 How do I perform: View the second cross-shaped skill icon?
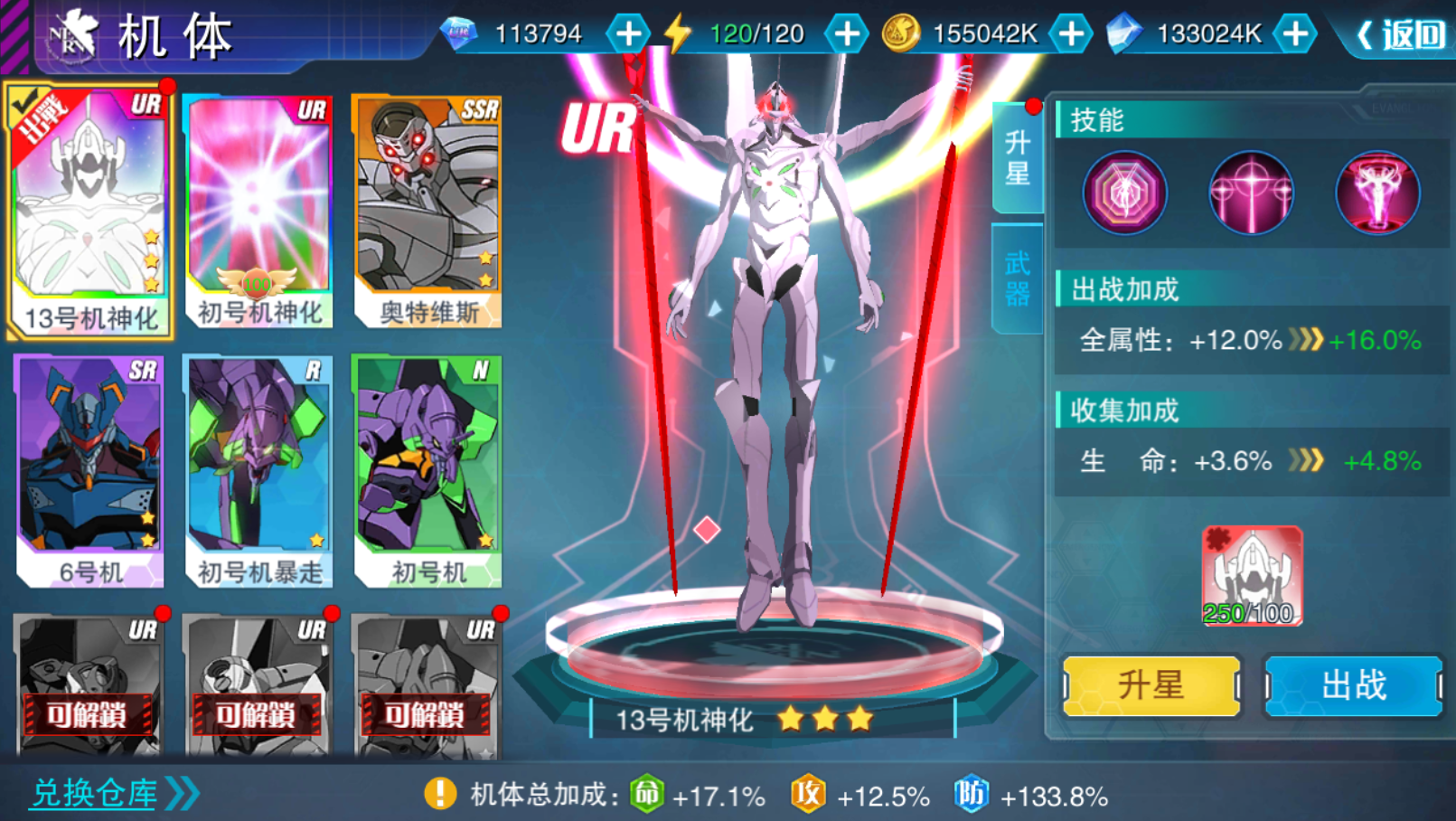(1251, 193)
